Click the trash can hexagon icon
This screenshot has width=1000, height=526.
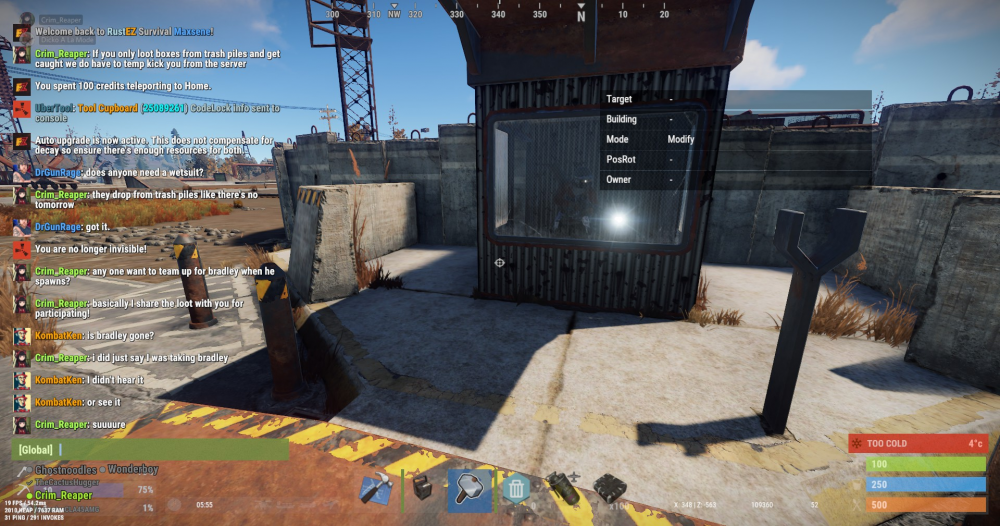516,489
